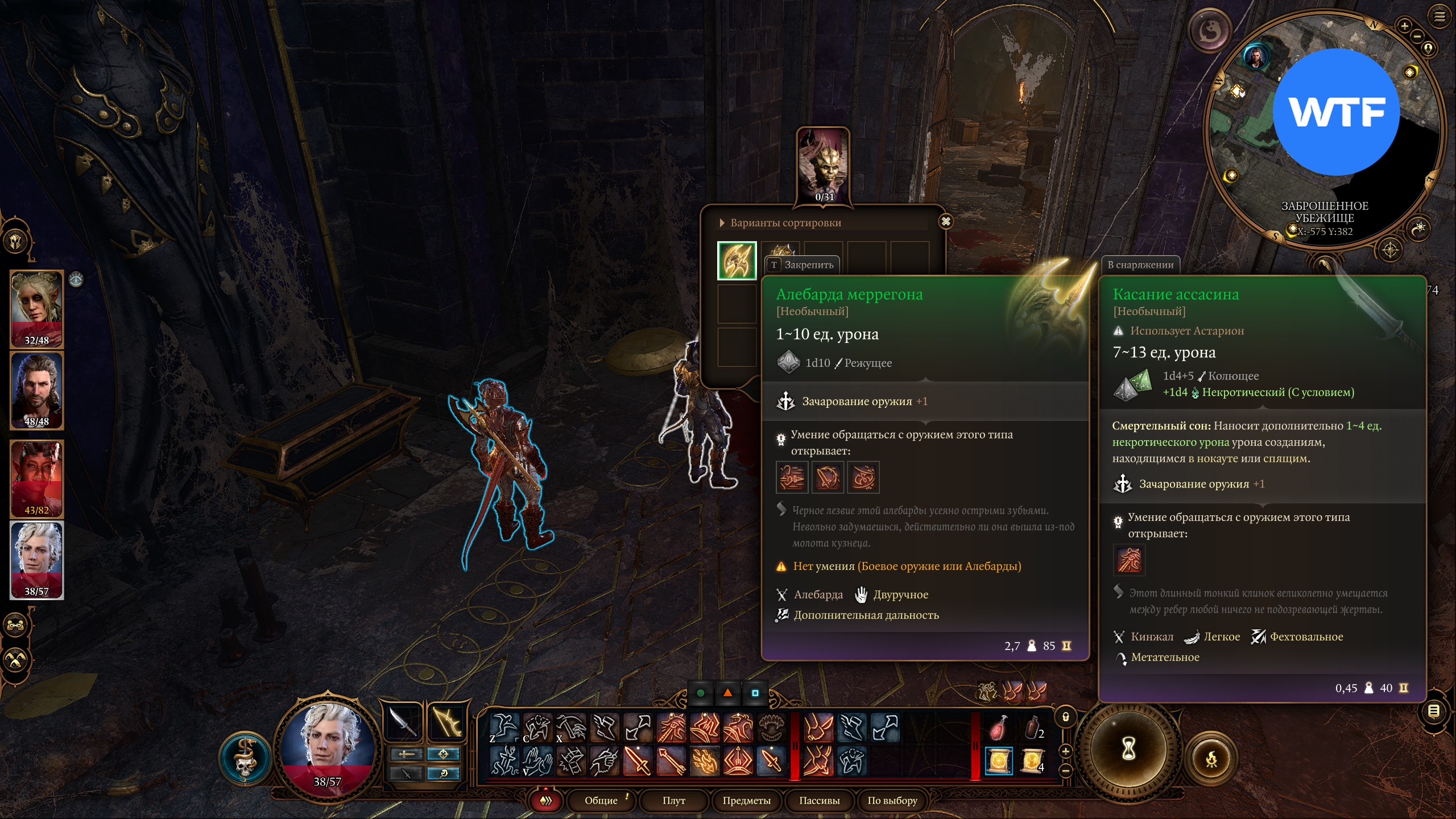Open the Предметы hotbar tab
1456x819 pixels.
[x=746, y=800]
